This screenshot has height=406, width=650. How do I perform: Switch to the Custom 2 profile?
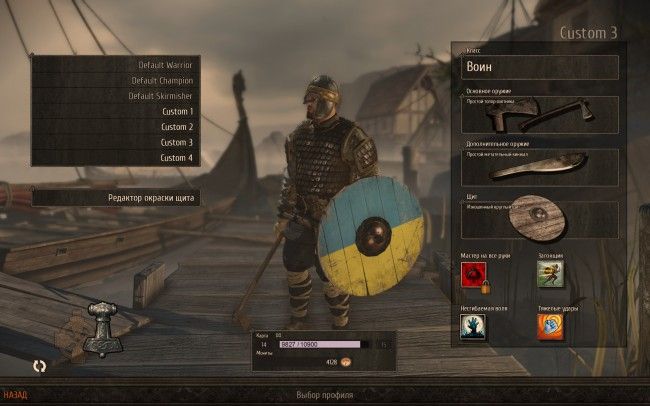coord(115,127)
